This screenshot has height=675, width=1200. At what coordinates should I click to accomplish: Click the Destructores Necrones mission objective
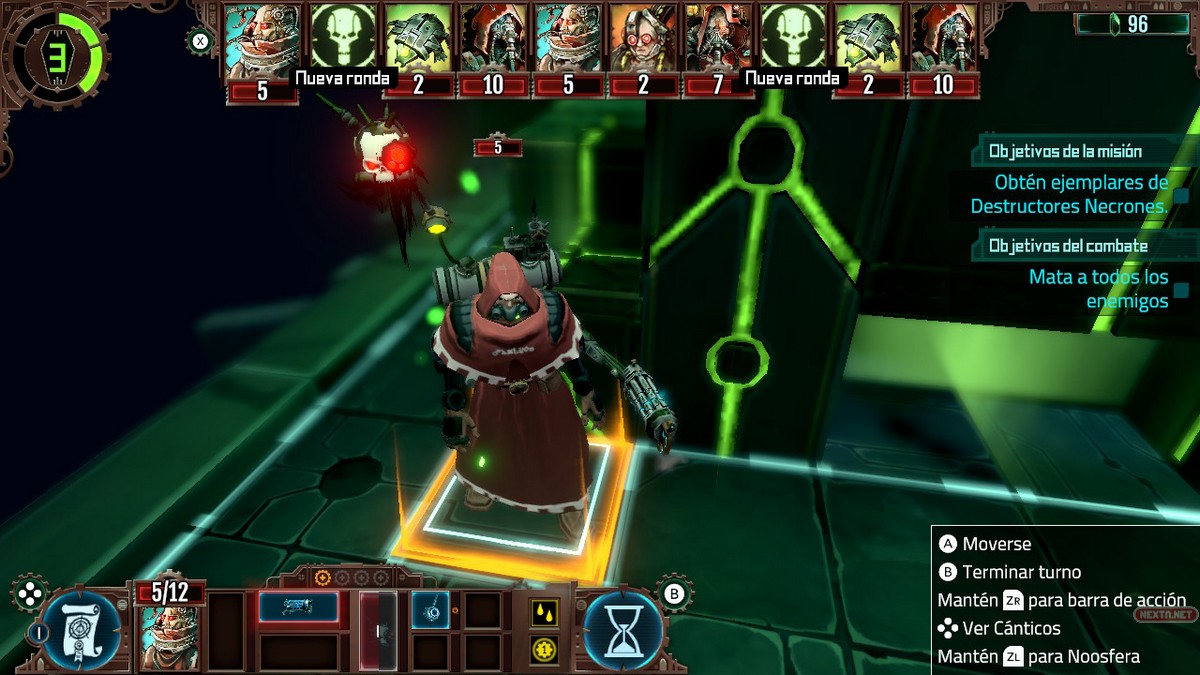pyautogui.click(x=1069, y=195)
